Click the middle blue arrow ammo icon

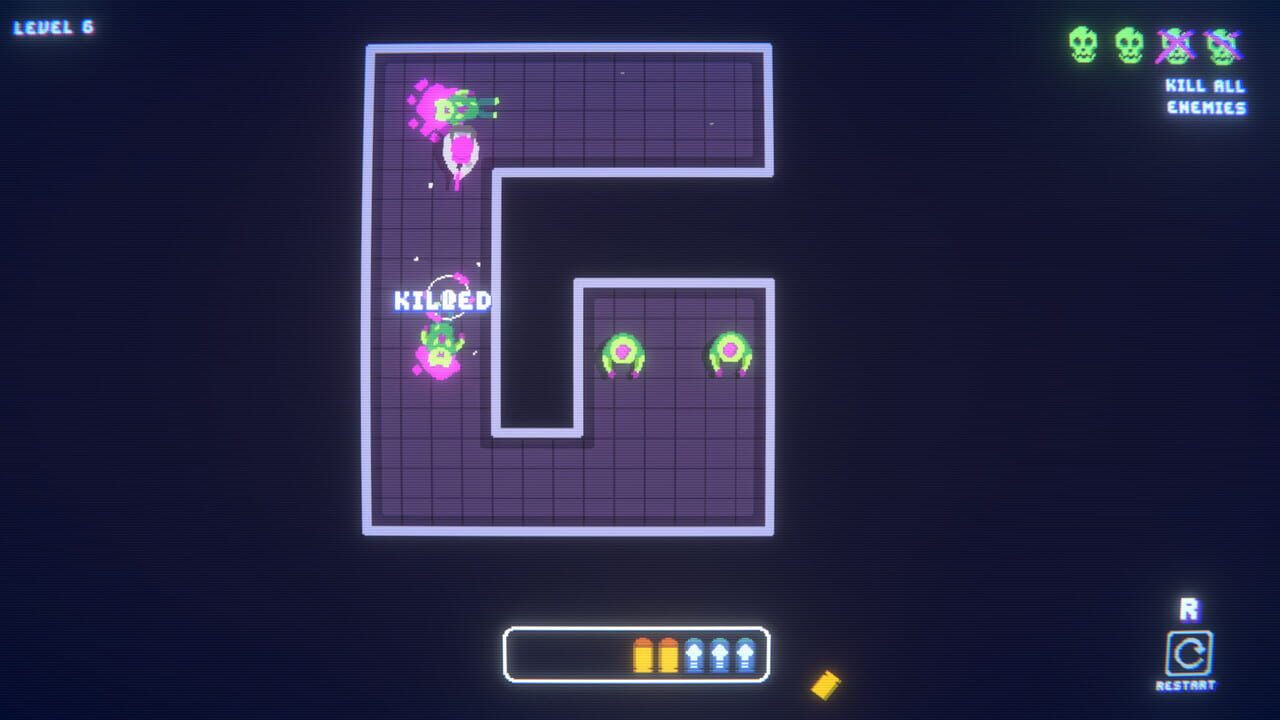click(x=719, y=653)
